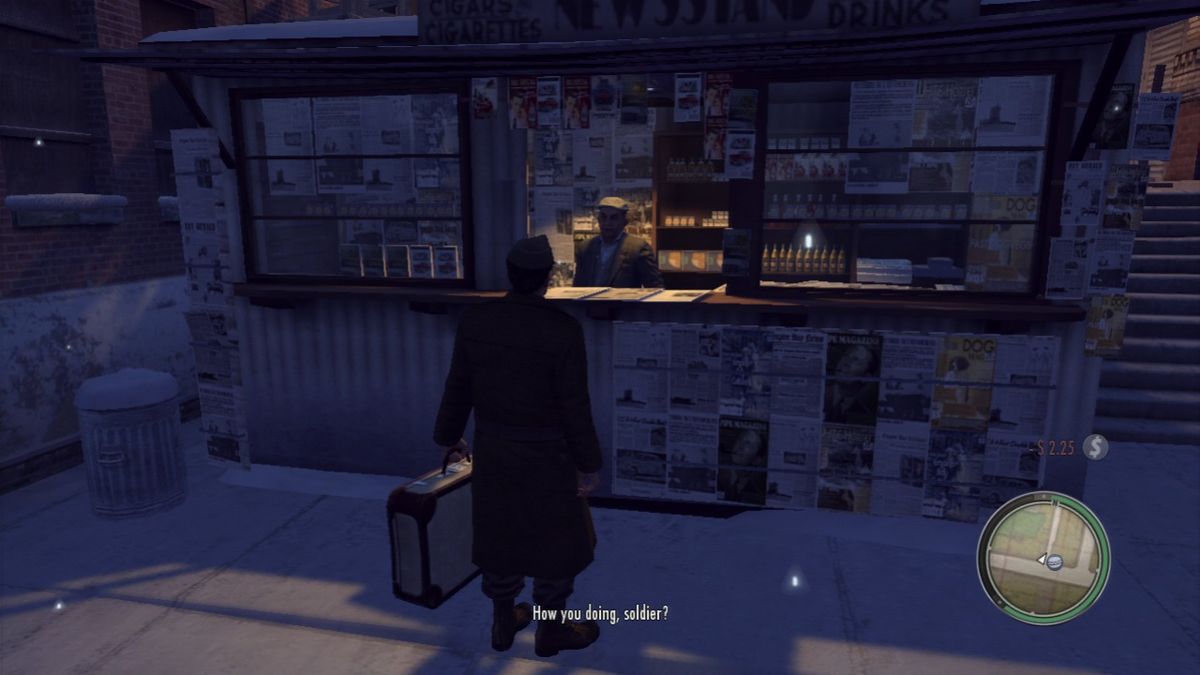Select the dollar money icon
Image resolution: width=1200 pixels, height=675 pixels.
pos(1095,448)
